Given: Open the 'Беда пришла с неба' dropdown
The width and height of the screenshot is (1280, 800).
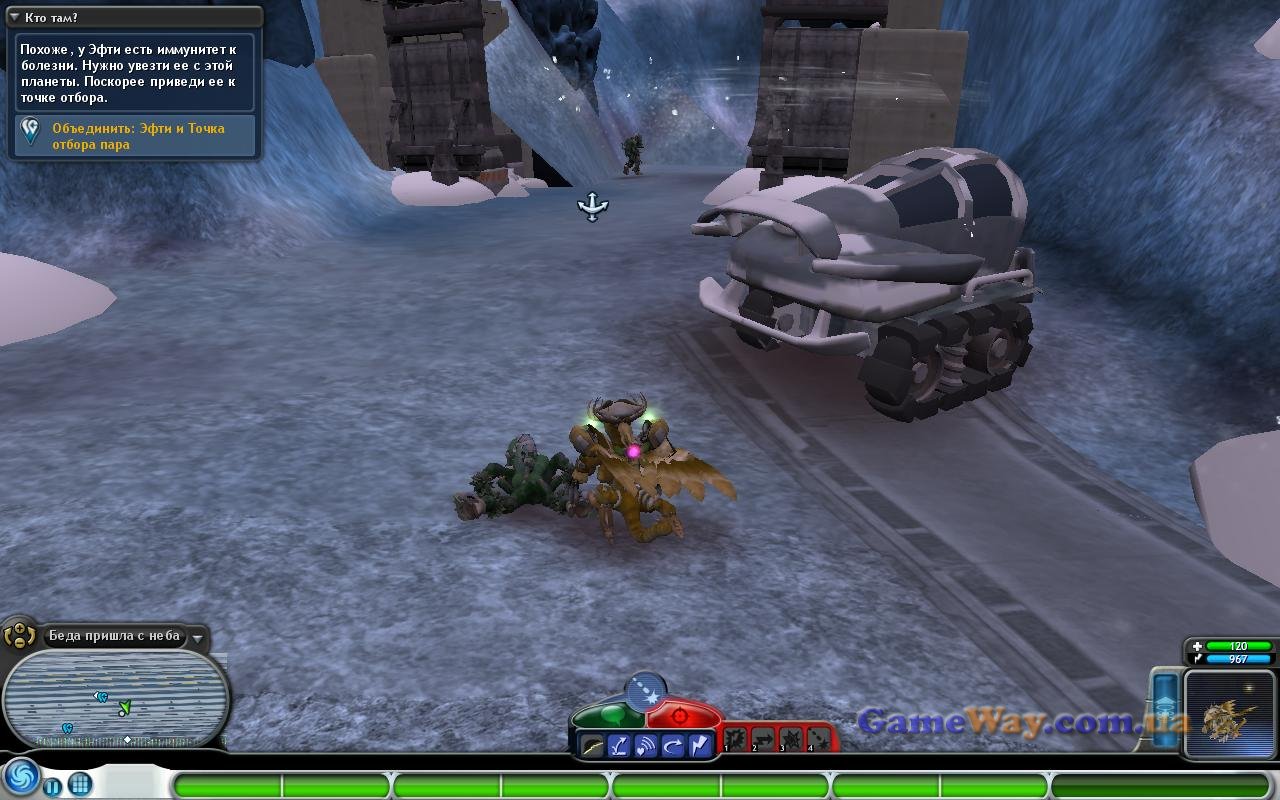Looking at the screenshot, I should (199, 637).
